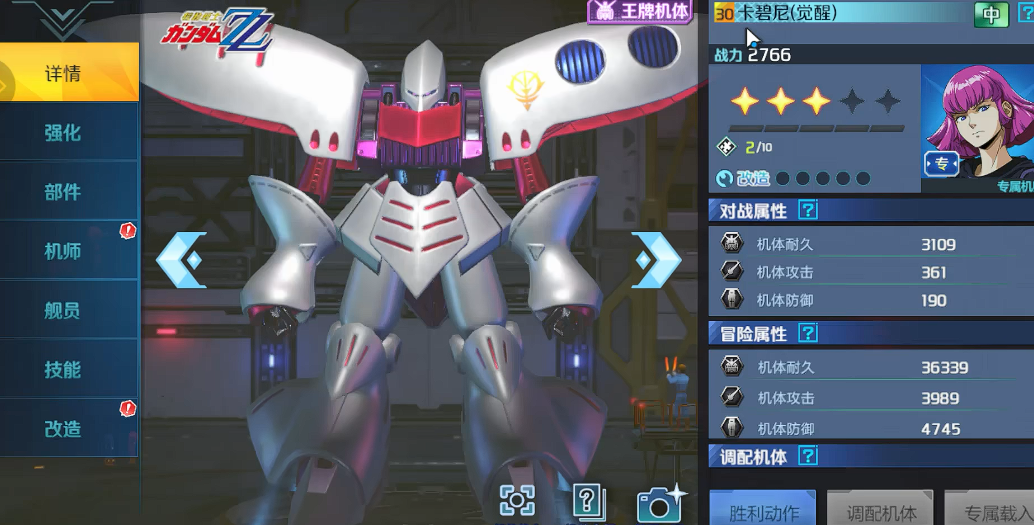The width and height of the screenshot is (1034, 525).
Task: Show the 技能 tab
Action: point(64,369)
